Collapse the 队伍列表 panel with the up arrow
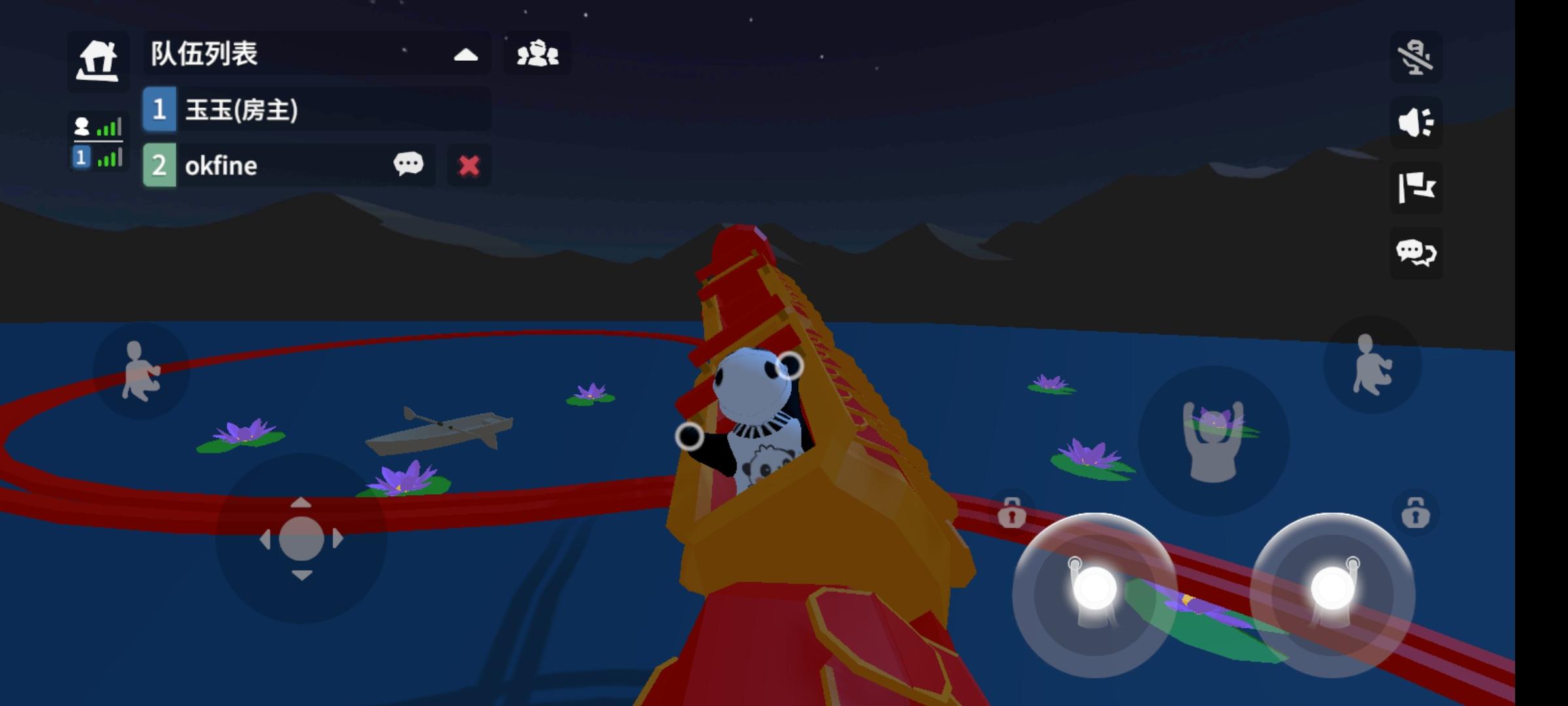Screen dimensions: 1568x706 (x=465, y=56)
